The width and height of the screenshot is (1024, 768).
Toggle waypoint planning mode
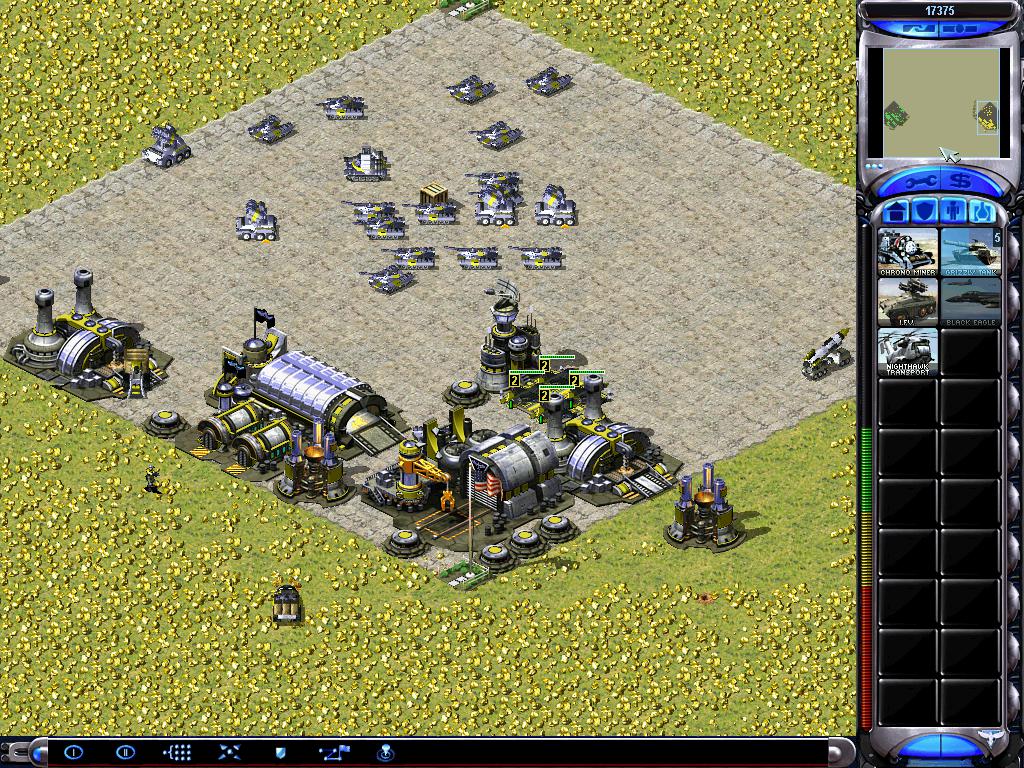333,752
